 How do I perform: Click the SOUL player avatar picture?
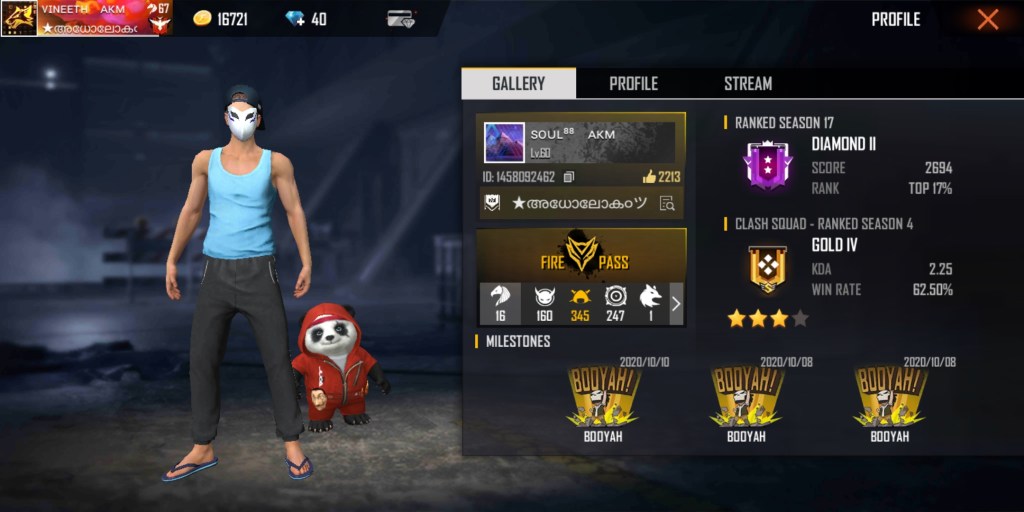pyautogui.click(x=504, y=142)
